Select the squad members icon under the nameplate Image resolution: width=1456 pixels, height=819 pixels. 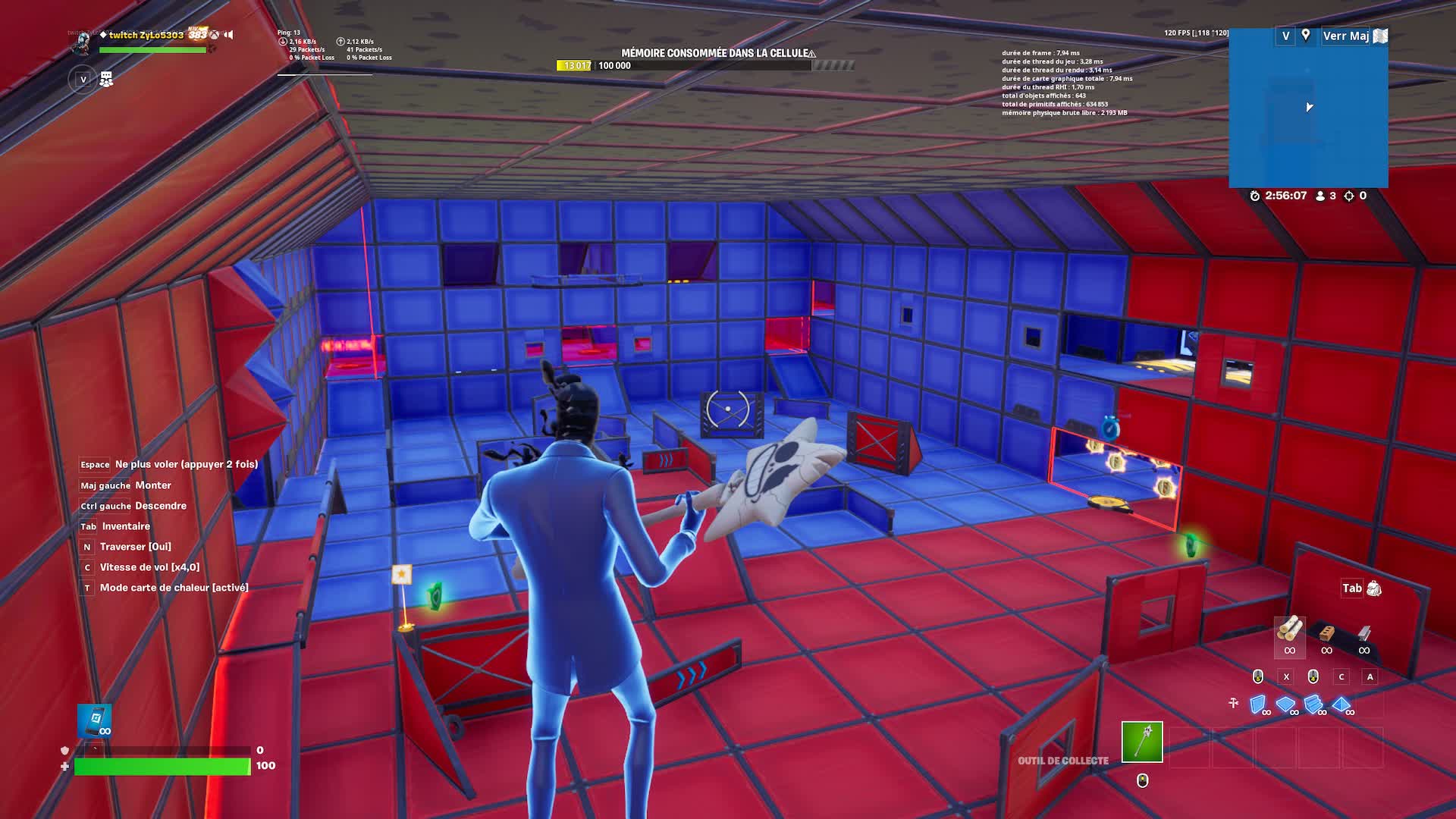tap(106, 79)
